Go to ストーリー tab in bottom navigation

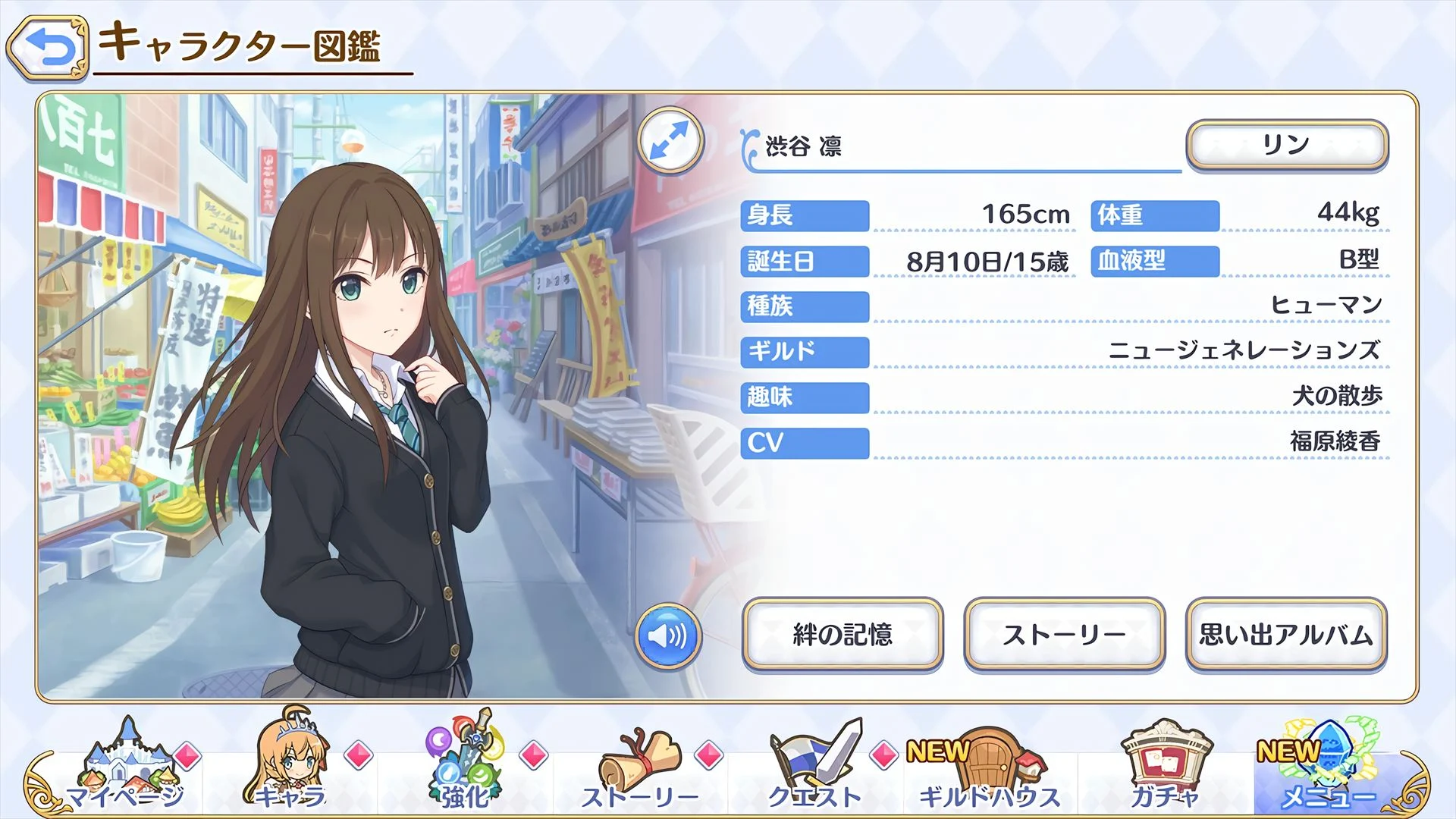tap(641, 766)
